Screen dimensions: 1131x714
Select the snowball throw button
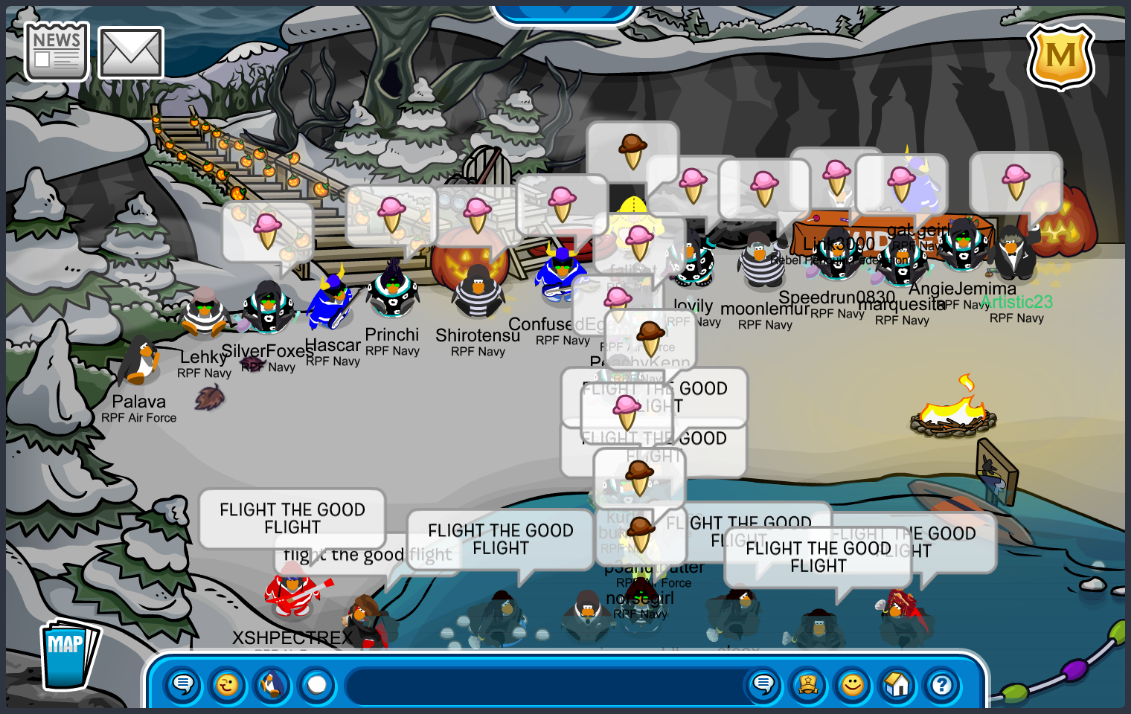(x=316, y=685)
